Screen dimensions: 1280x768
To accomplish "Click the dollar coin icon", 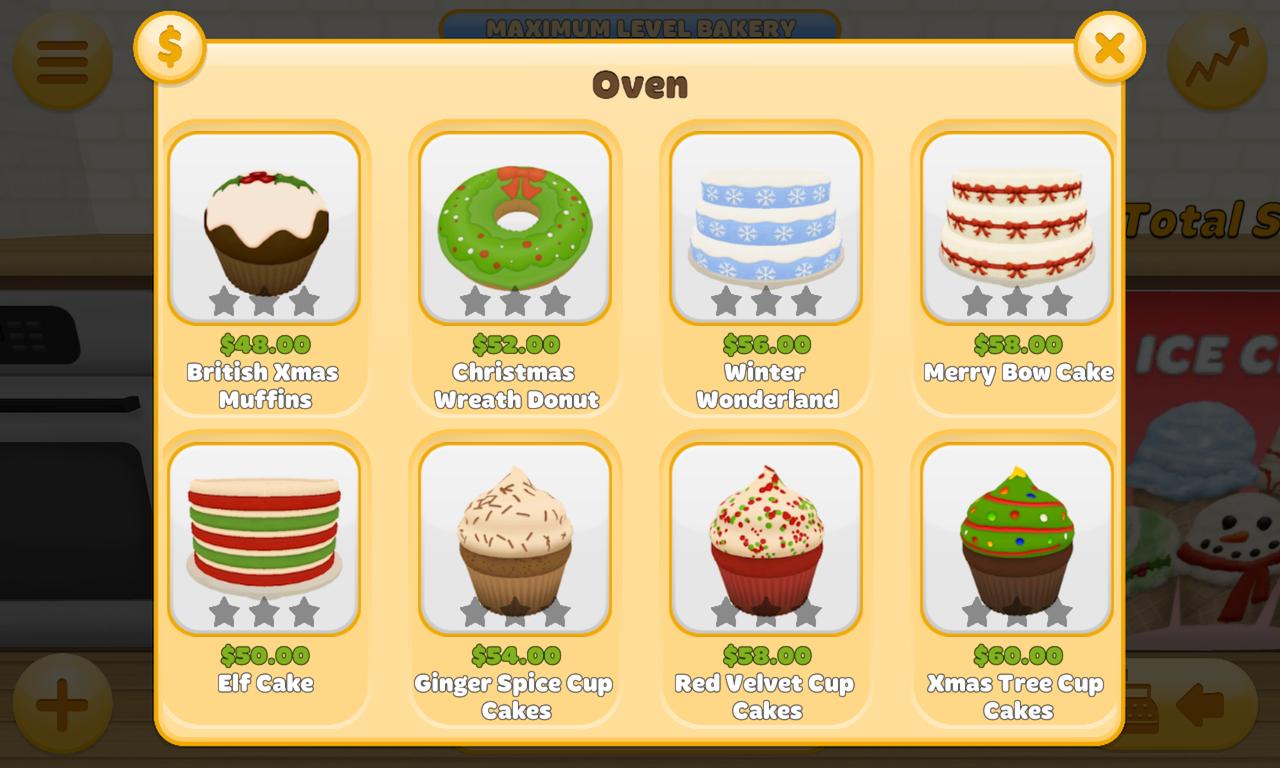I will (170, 46).
